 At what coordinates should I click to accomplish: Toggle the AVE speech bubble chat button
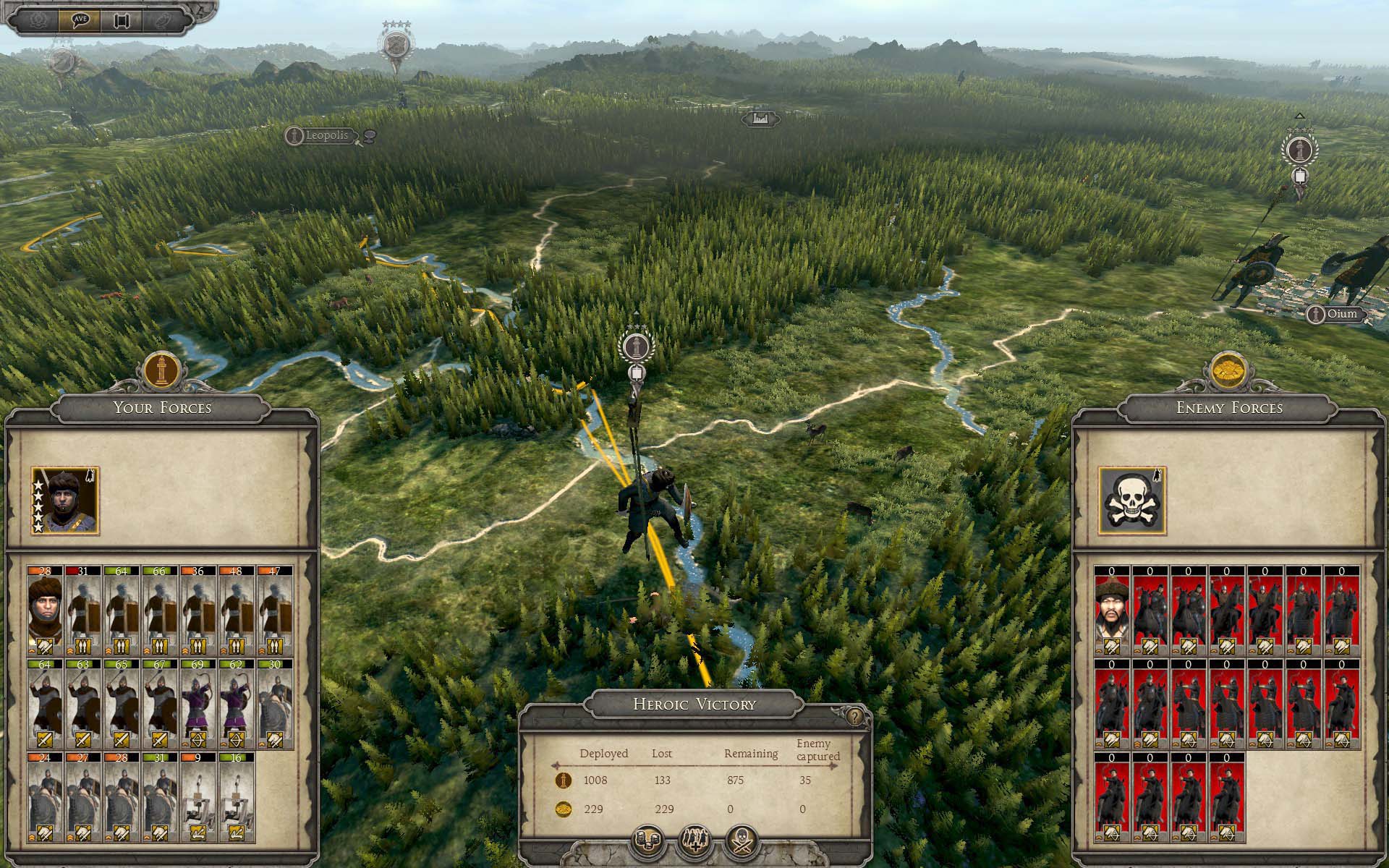tap(80, 20)
